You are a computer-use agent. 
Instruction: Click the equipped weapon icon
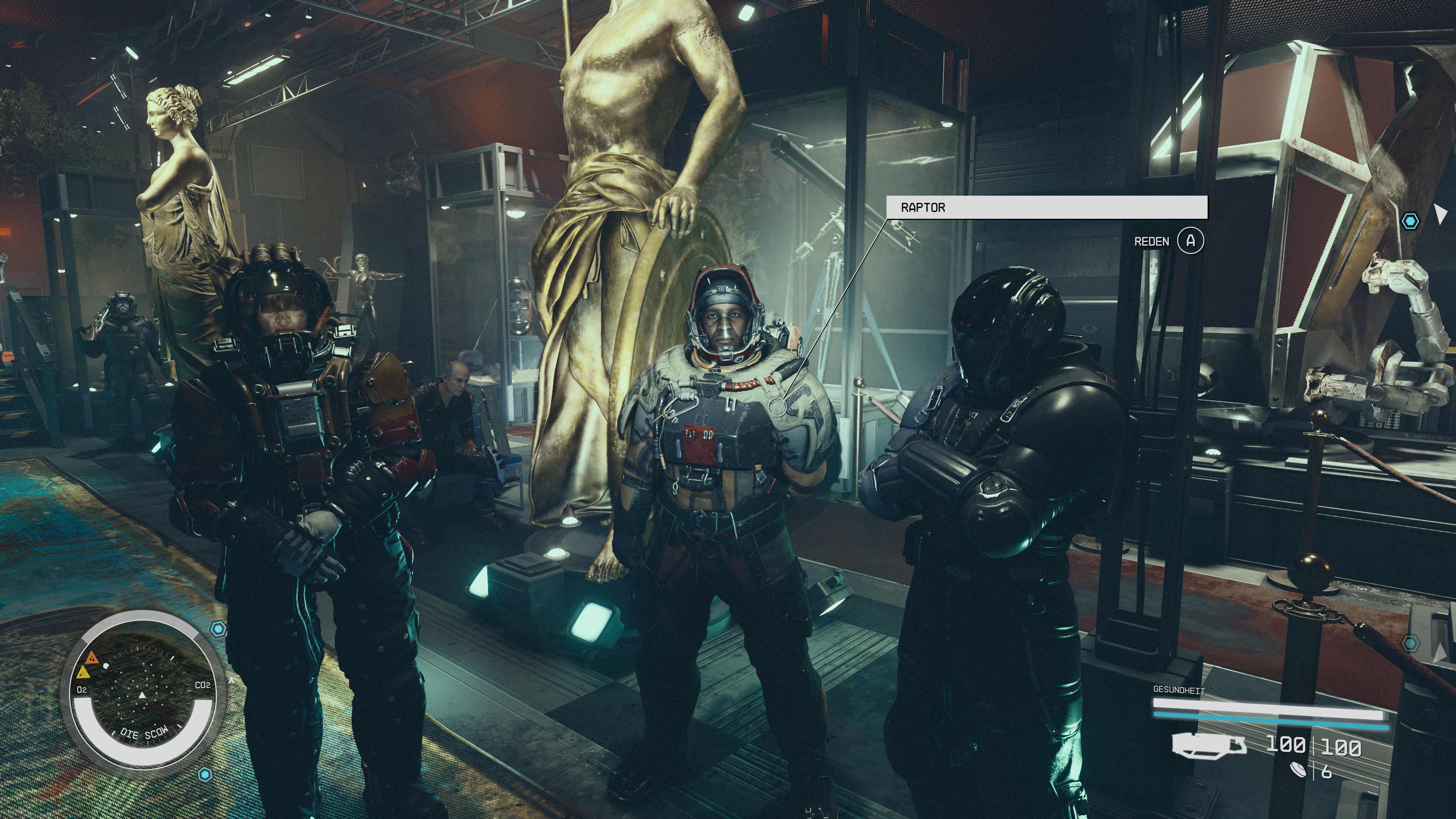click(x=1209, y=744)
